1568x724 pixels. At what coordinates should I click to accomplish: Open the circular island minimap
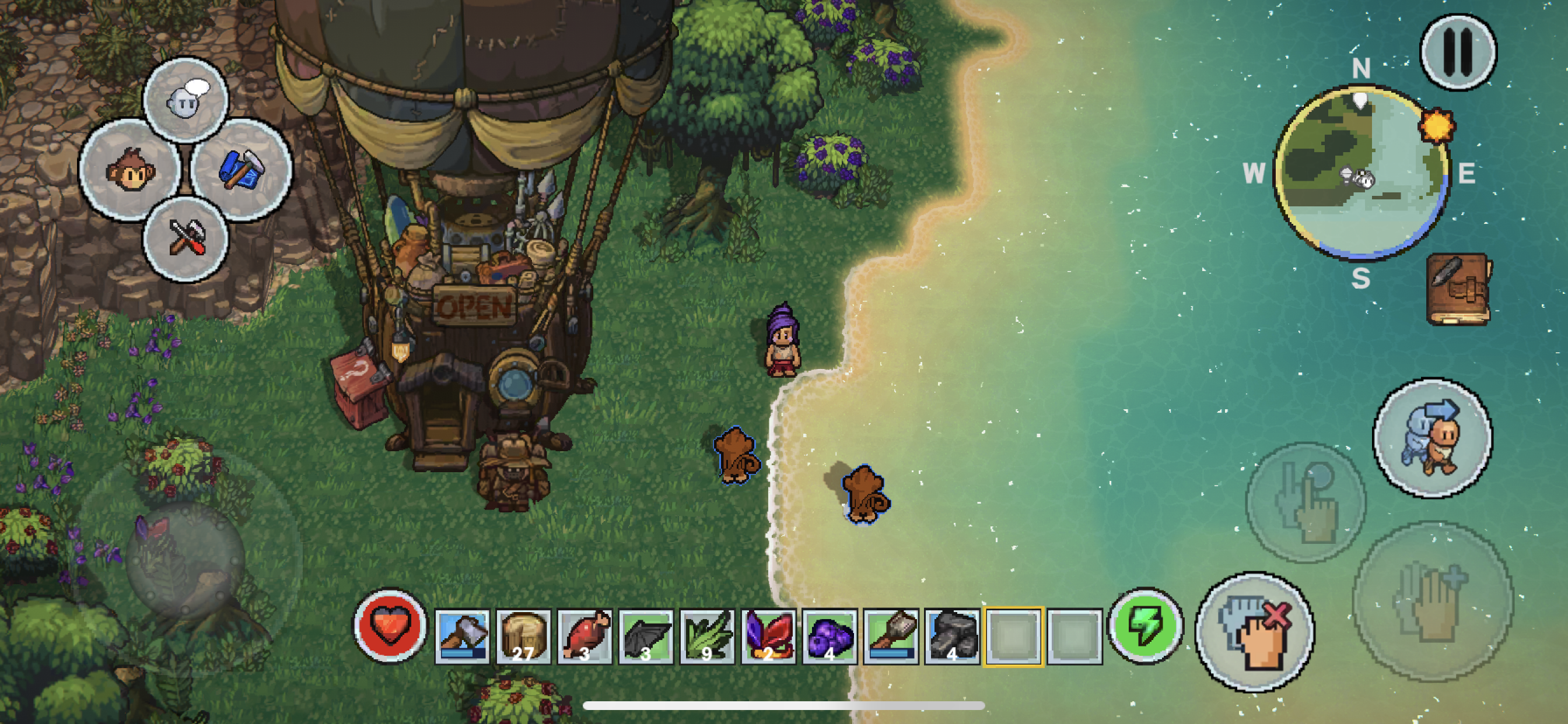click(x=1361, y=172)
